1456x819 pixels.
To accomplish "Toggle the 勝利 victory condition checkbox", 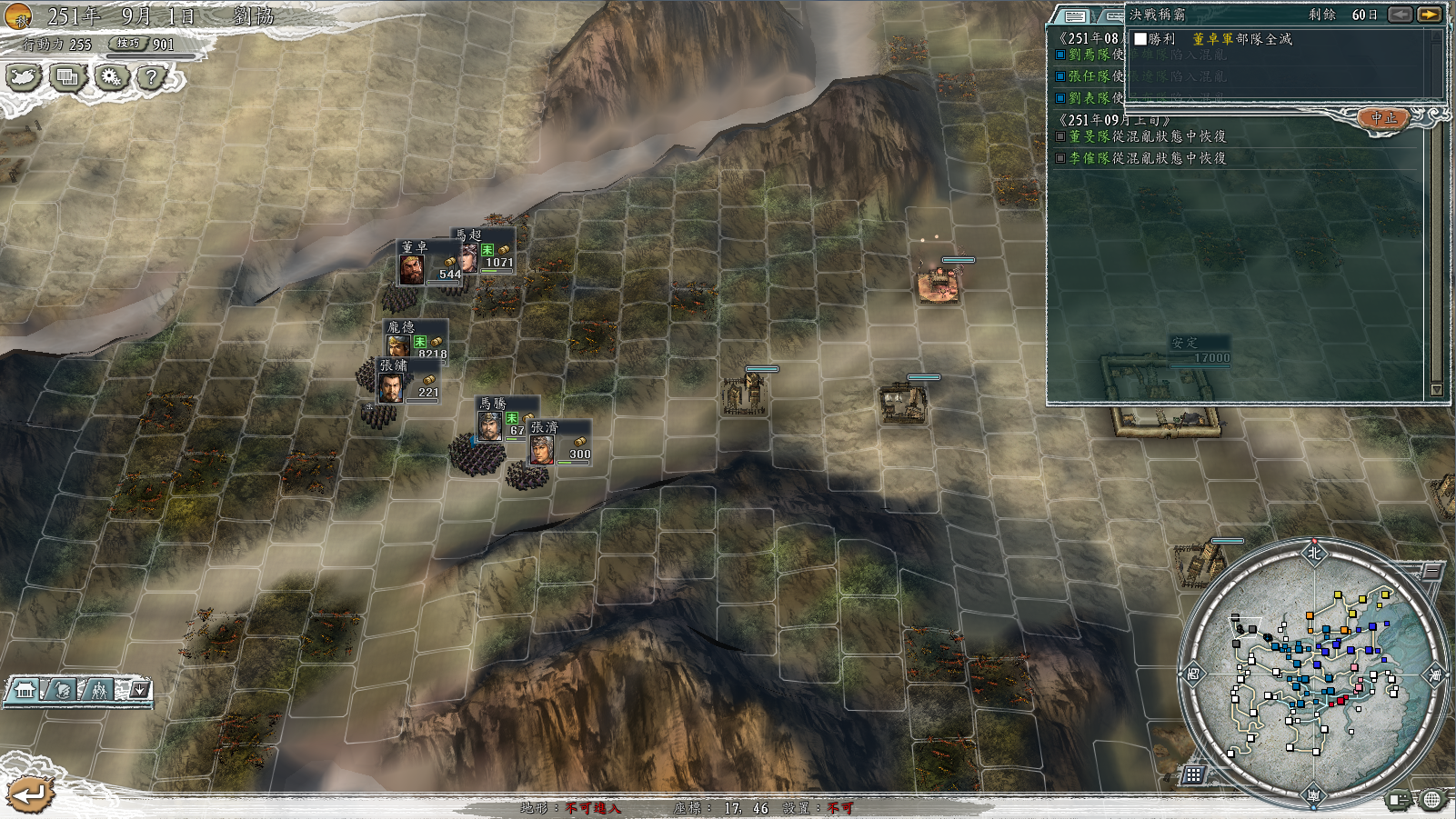I will (x=1140, y=39).
